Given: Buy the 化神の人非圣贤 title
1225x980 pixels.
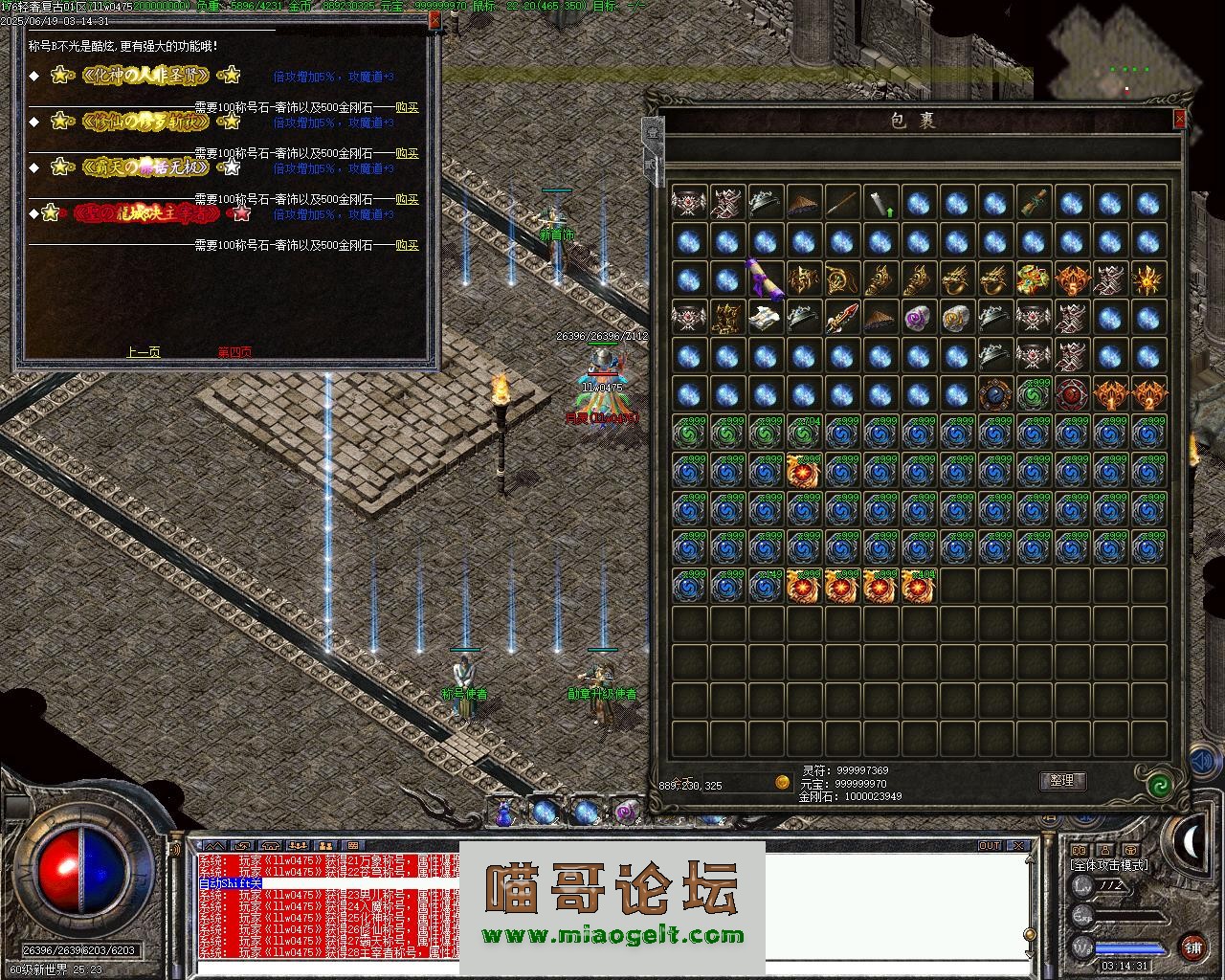Looking at the screenshot, I should (x=407, y=108).
